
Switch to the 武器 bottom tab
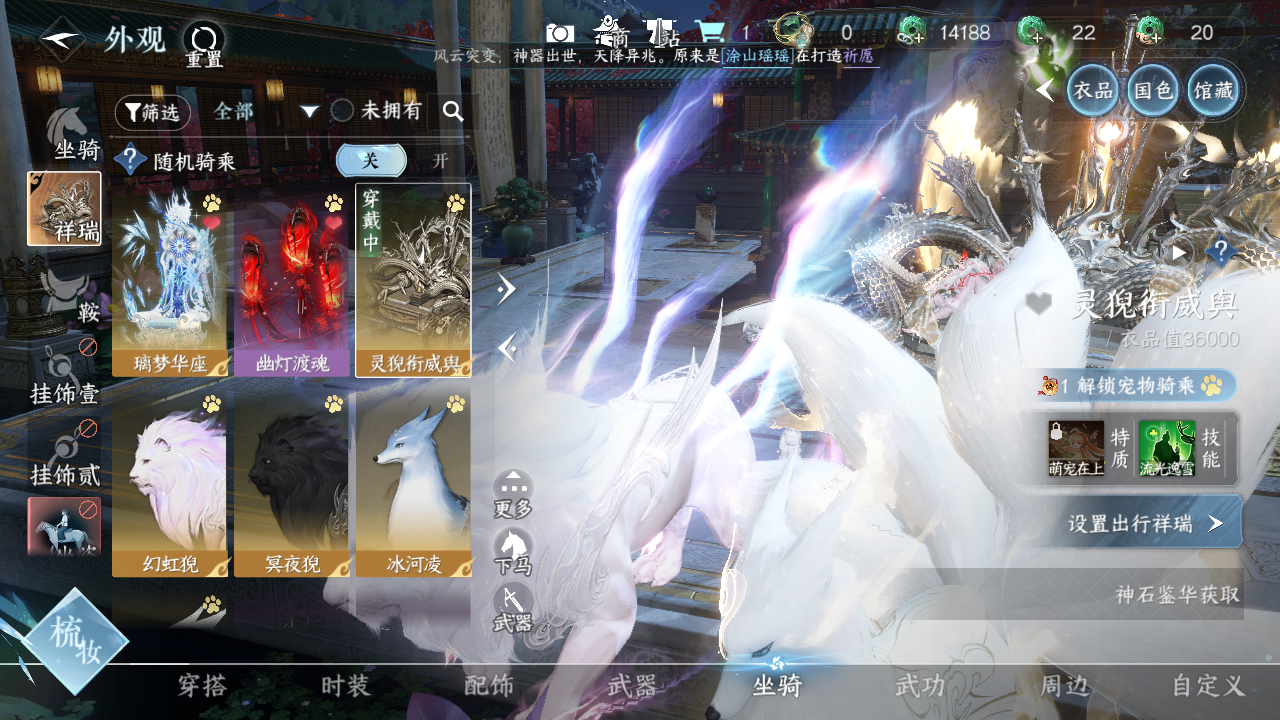632,686
